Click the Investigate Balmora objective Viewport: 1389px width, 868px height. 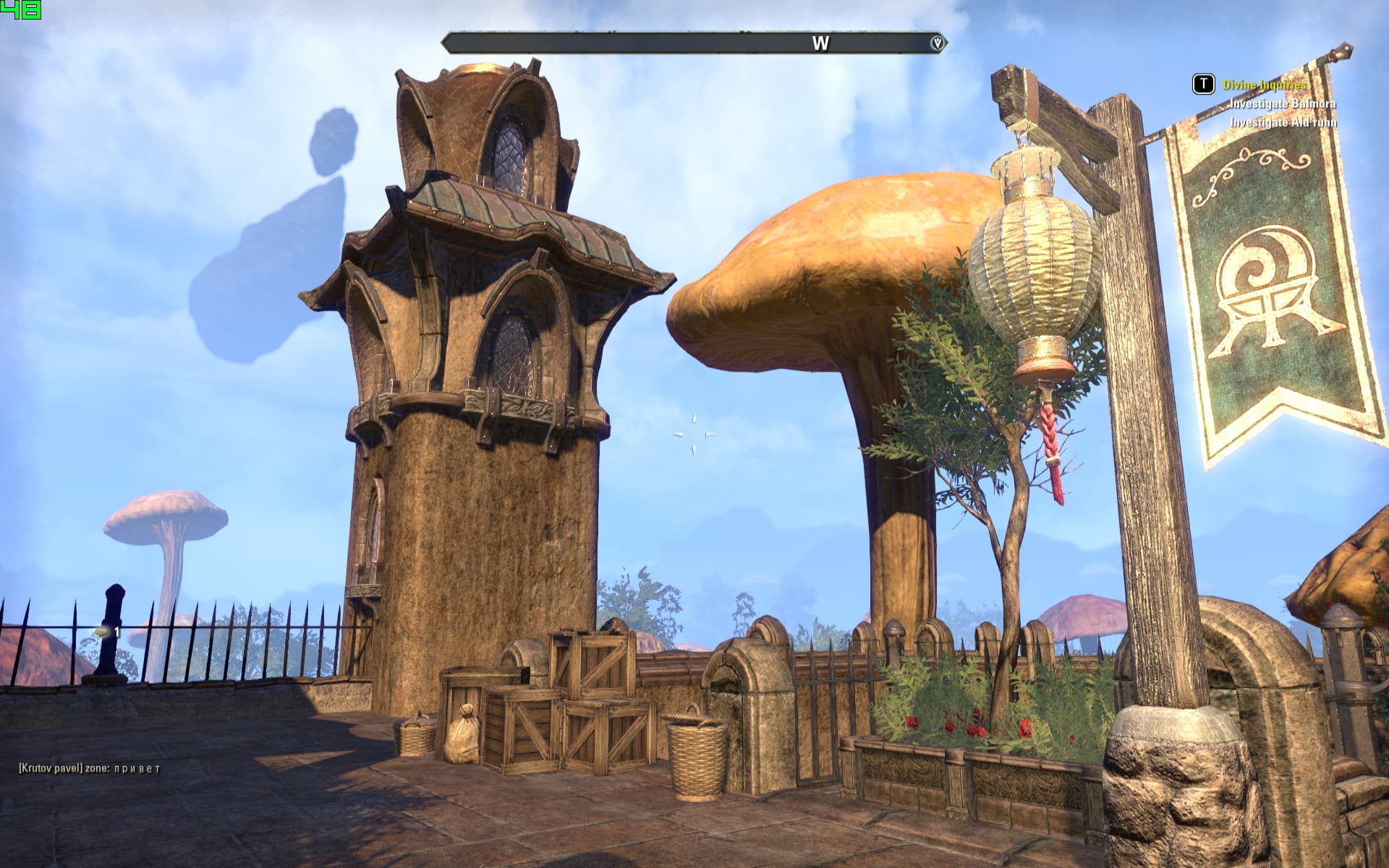click(1283, 104)
